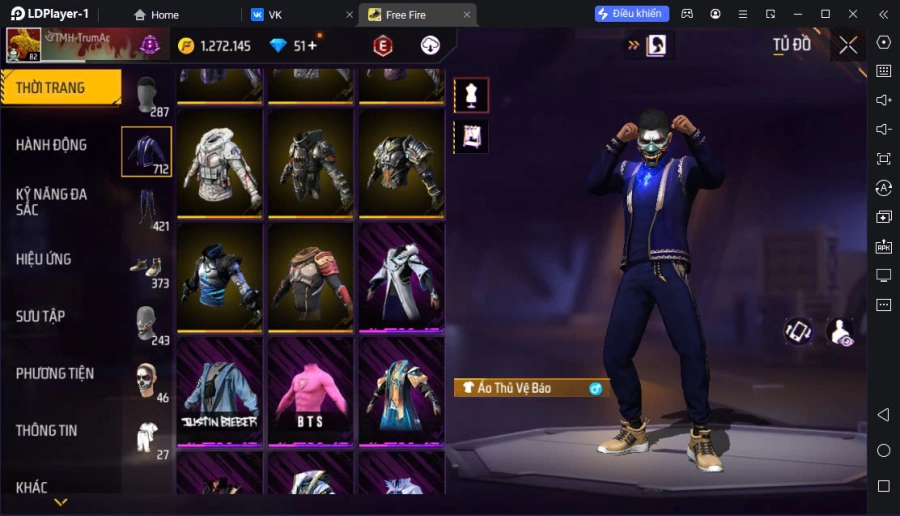
Task: Open the head items subcategory with 287
Action: 148,95
